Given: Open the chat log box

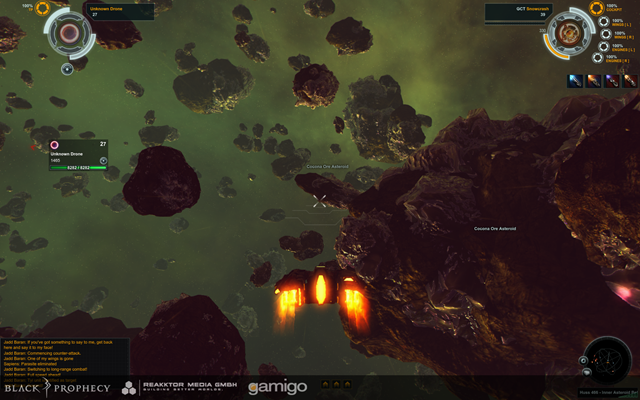Looking at the screenshot, I should click(x=55, y=350).
